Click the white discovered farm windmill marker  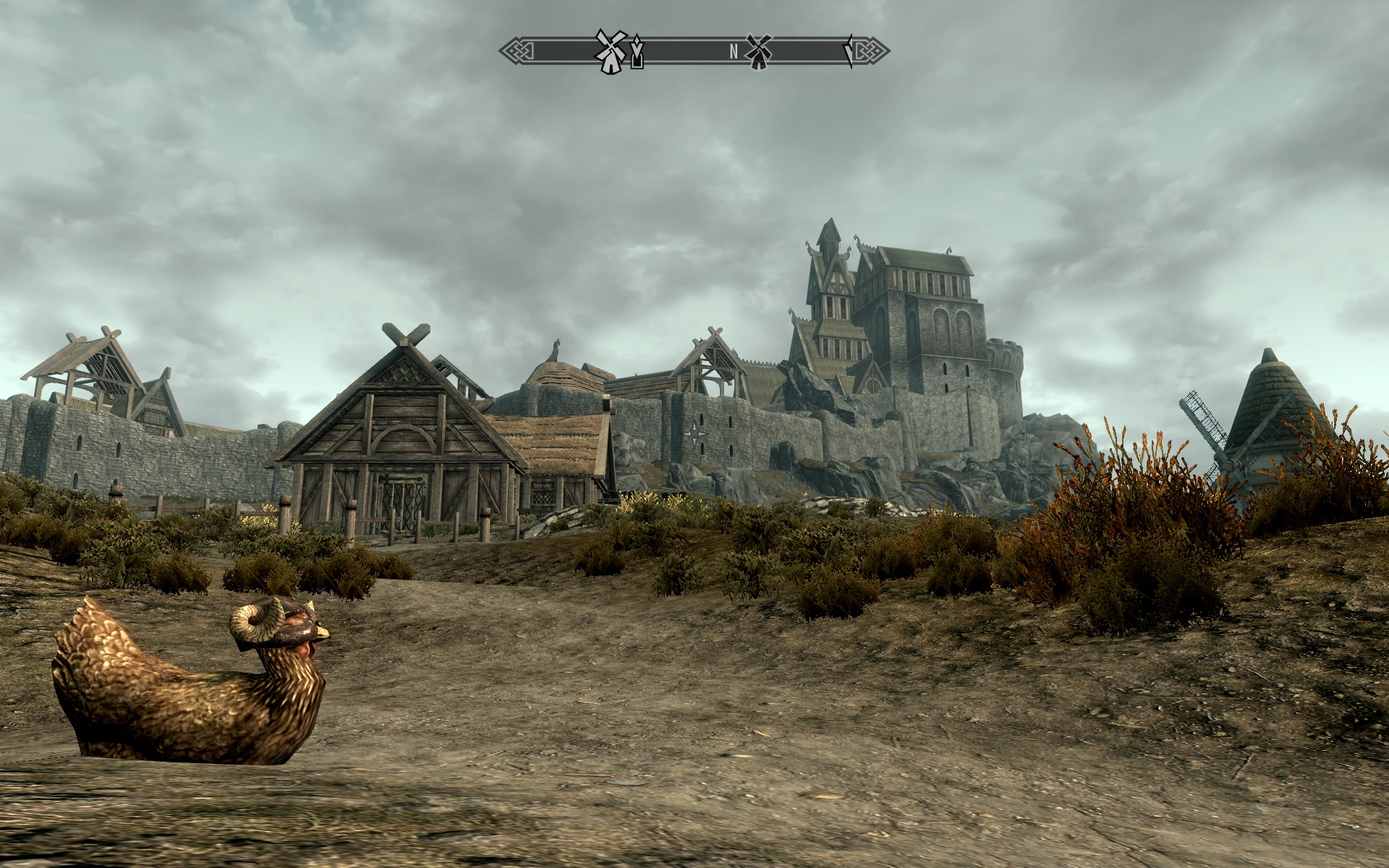609,51
